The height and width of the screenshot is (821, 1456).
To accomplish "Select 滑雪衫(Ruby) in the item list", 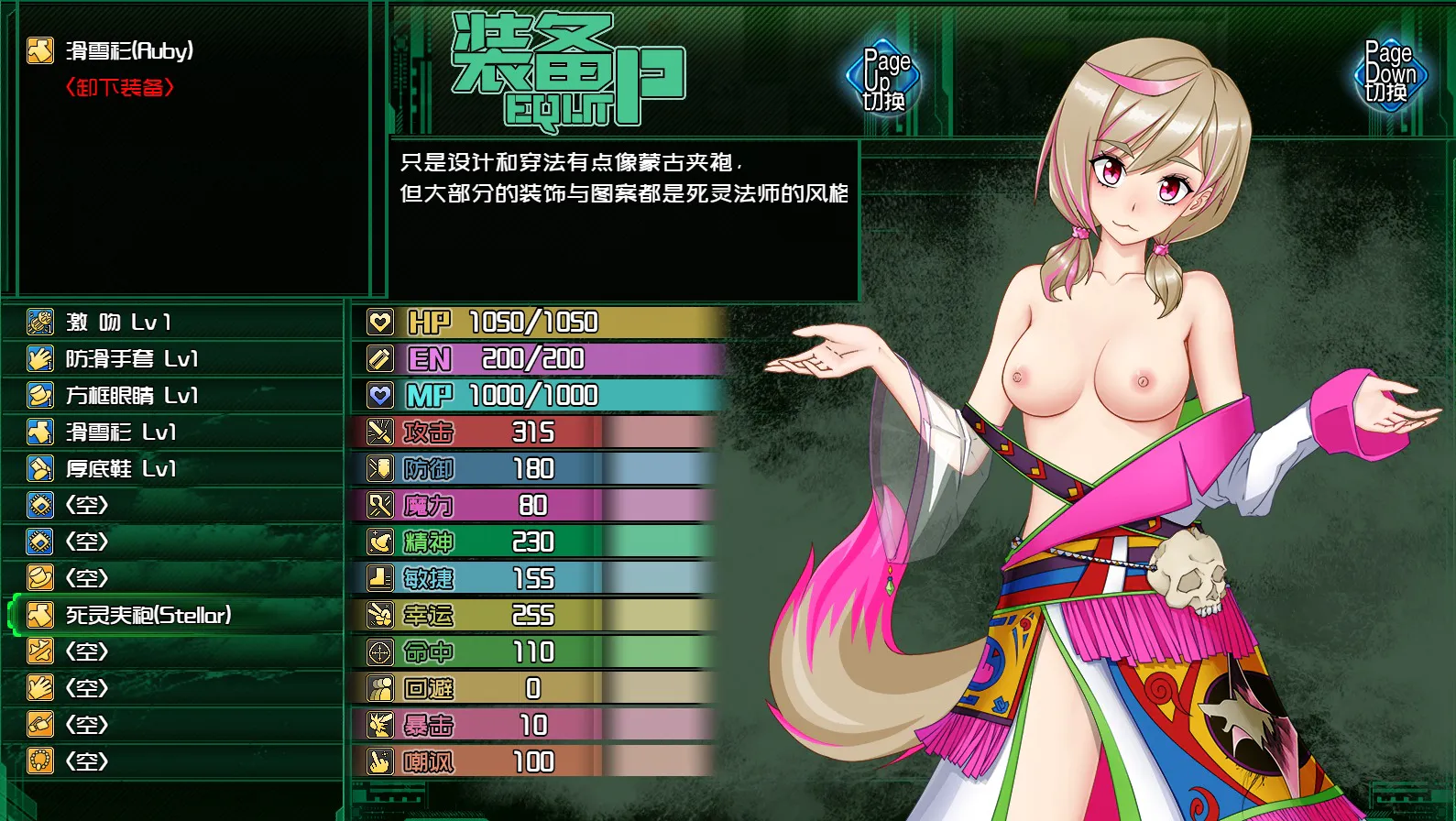I will [129, 50].
